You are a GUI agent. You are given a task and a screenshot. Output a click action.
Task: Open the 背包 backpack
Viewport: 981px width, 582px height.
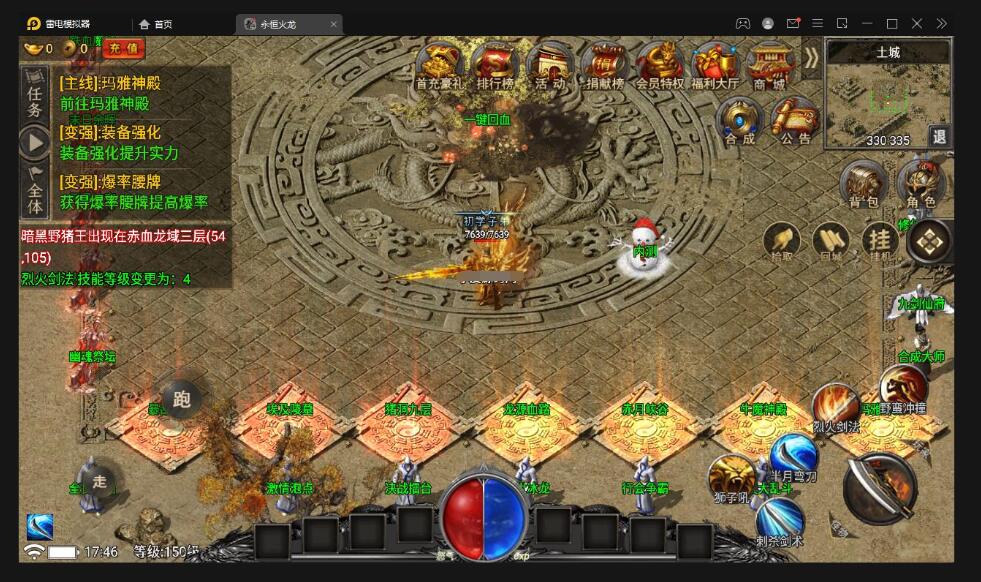(x=863, y=186)
